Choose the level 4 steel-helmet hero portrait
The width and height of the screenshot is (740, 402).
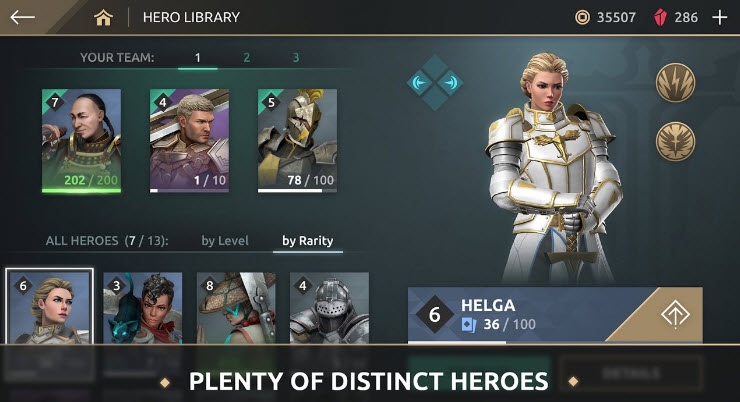point(329,307)
